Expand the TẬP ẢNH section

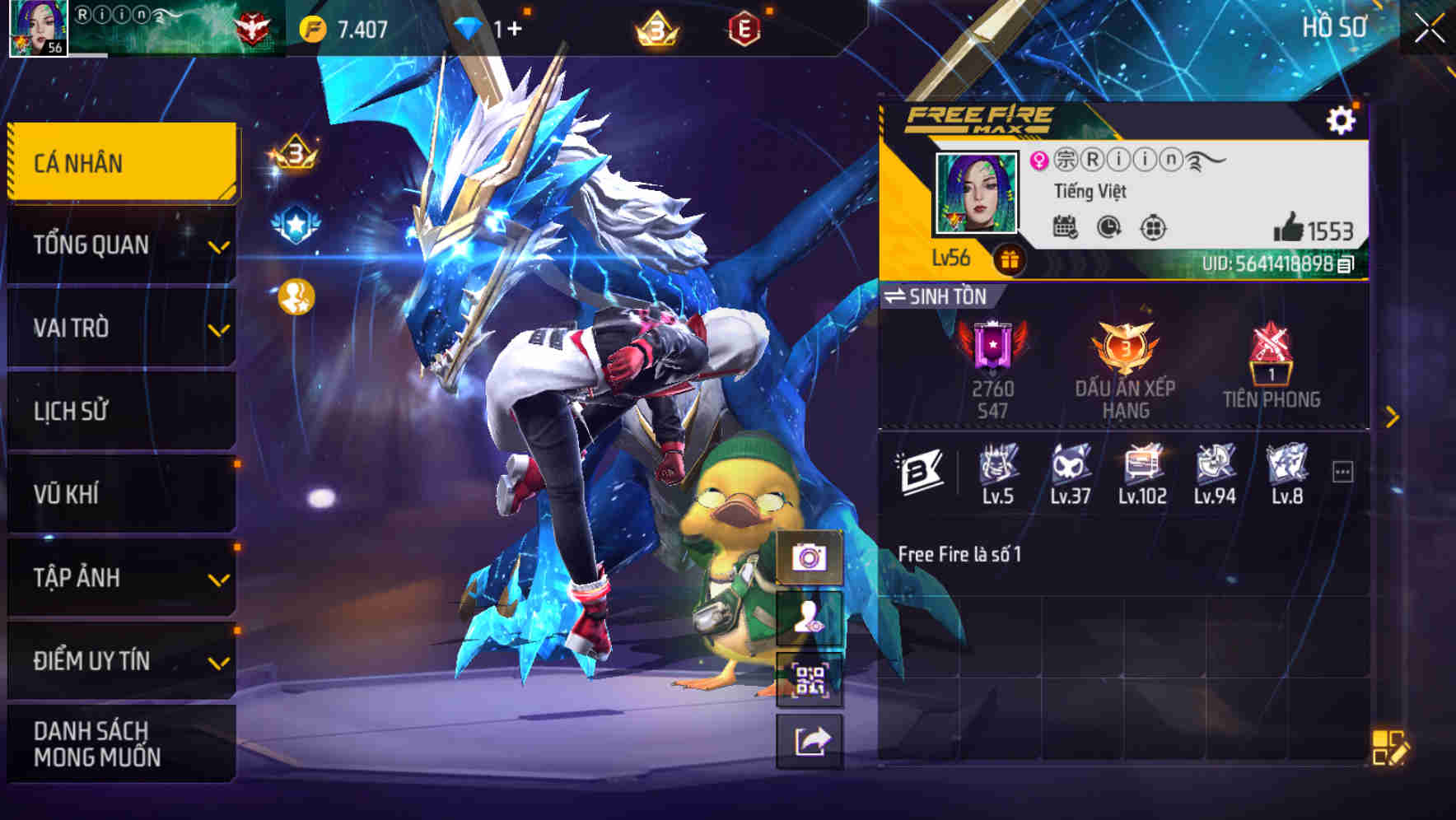coord(120,578)
